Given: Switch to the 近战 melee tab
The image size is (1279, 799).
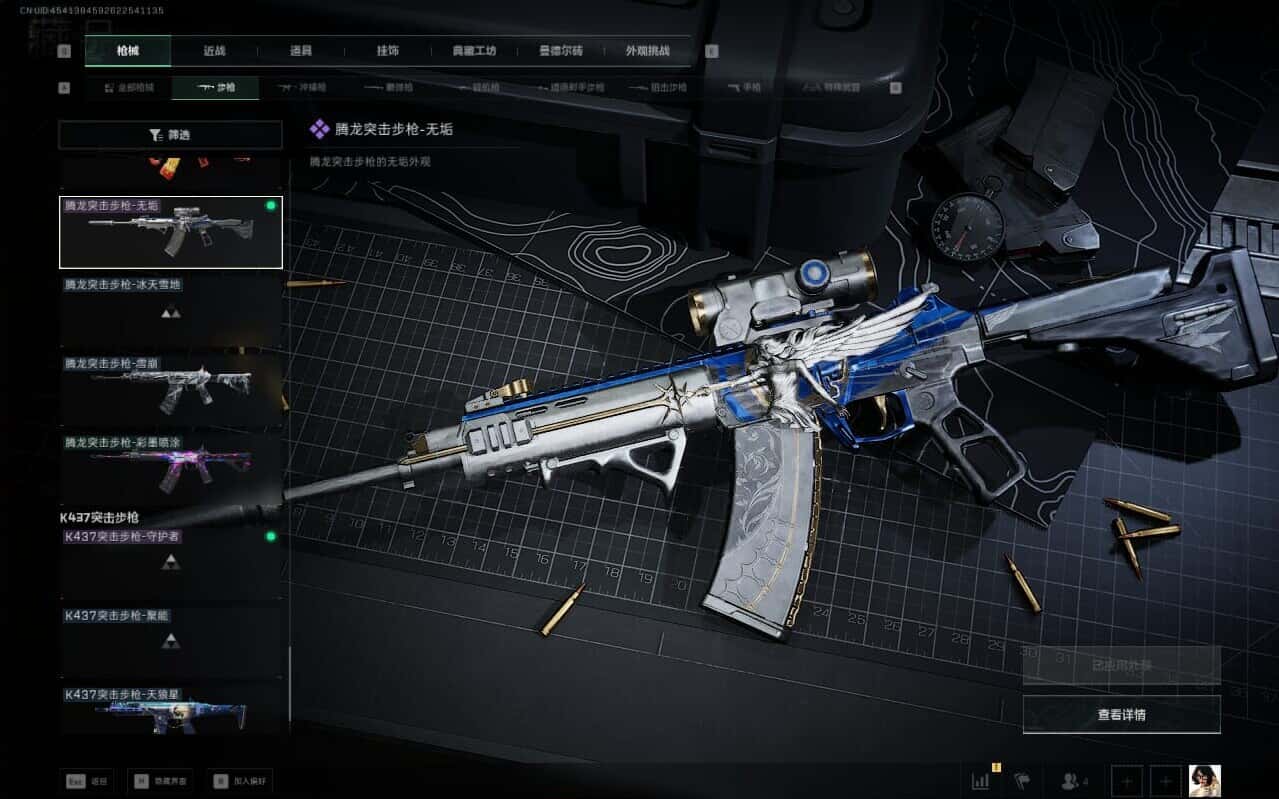Looking at the screenshot, I should (x=214, y=51).
